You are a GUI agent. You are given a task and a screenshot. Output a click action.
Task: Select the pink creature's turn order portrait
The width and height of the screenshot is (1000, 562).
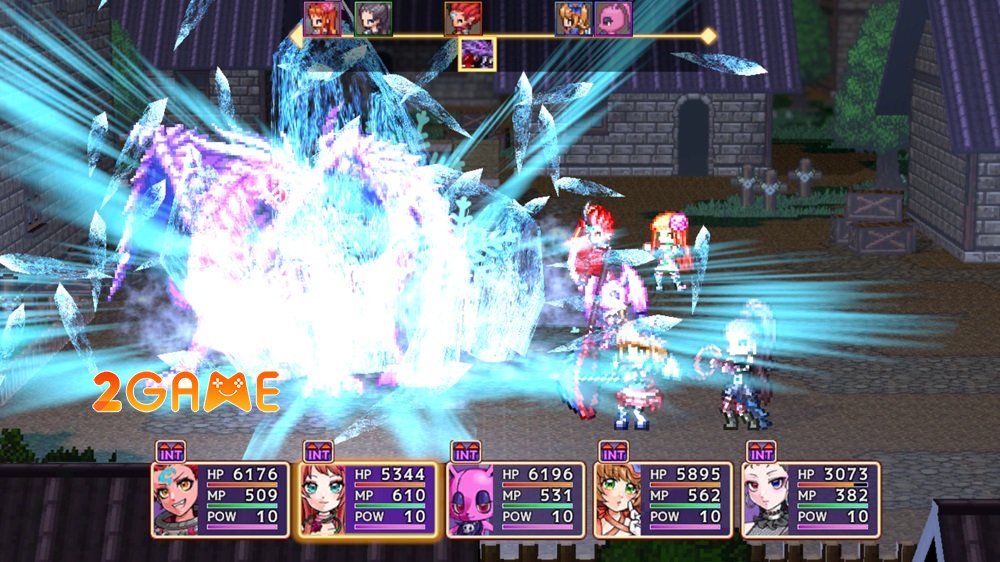click(x=613, y=19)
